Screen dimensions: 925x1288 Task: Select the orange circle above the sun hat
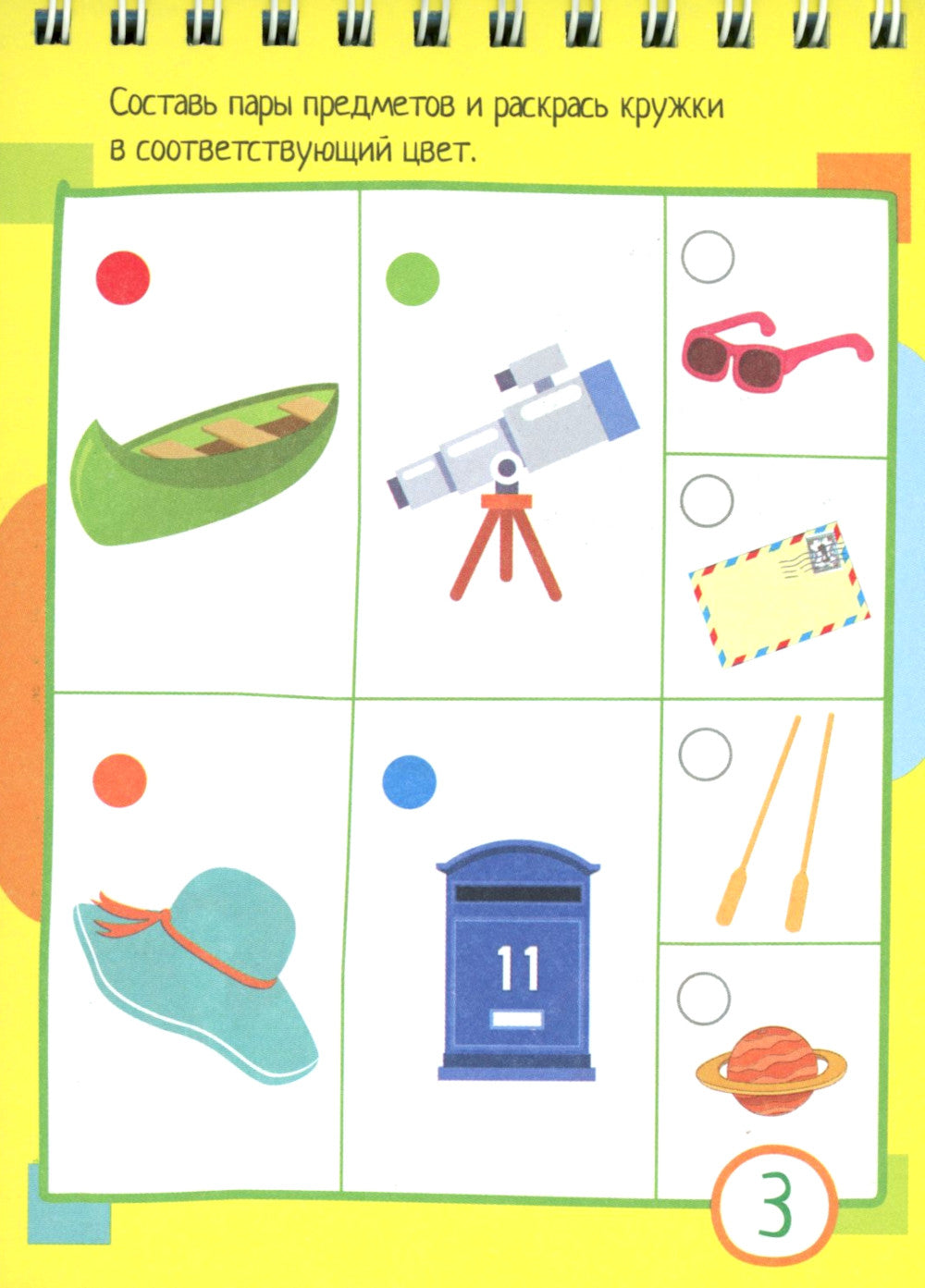120,781
